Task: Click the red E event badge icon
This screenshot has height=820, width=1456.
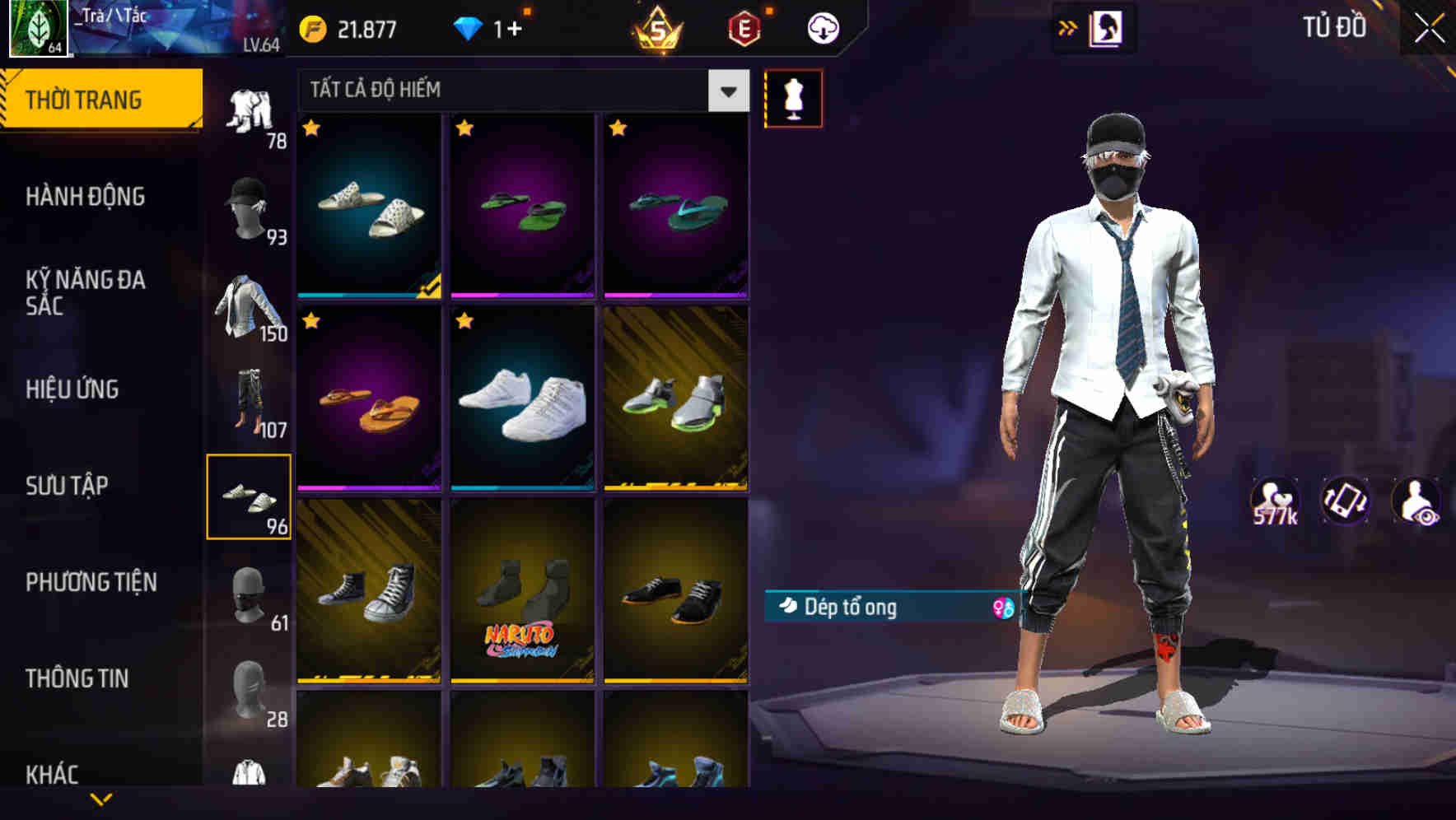Action: [x=744, y=27]
